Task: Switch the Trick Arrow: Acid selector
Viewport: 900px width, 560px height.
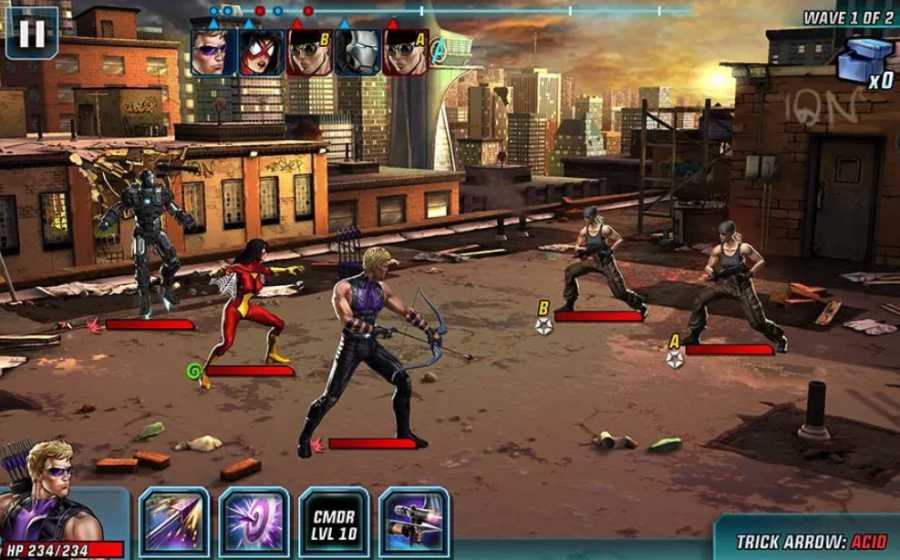Action: (812, 541)
